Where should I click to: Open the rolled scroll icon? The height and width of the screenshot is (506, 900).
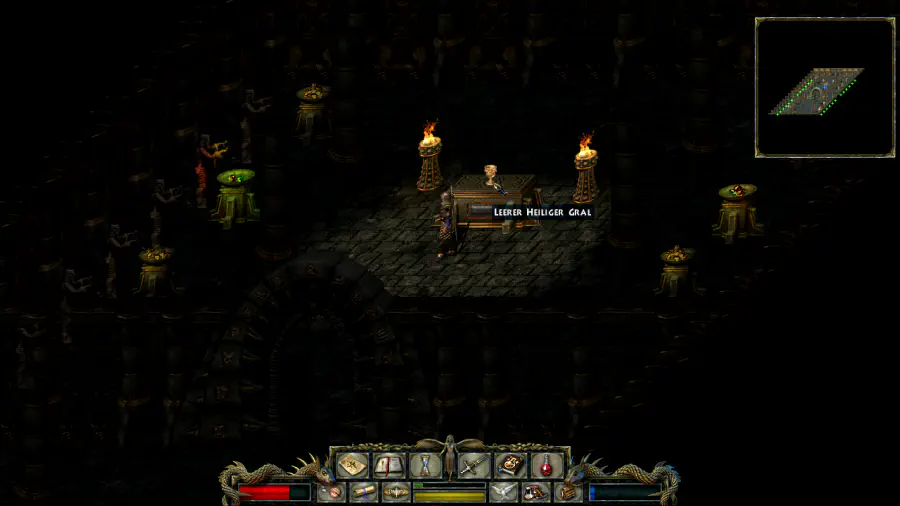[x=363, y=492]
